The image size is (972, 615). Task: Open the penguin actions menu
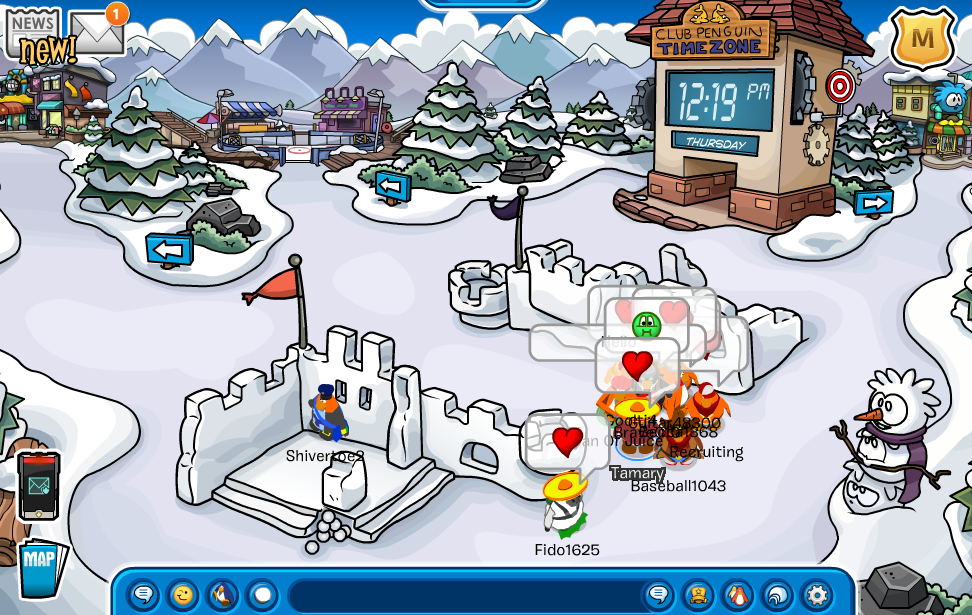(x=223, y=595)
